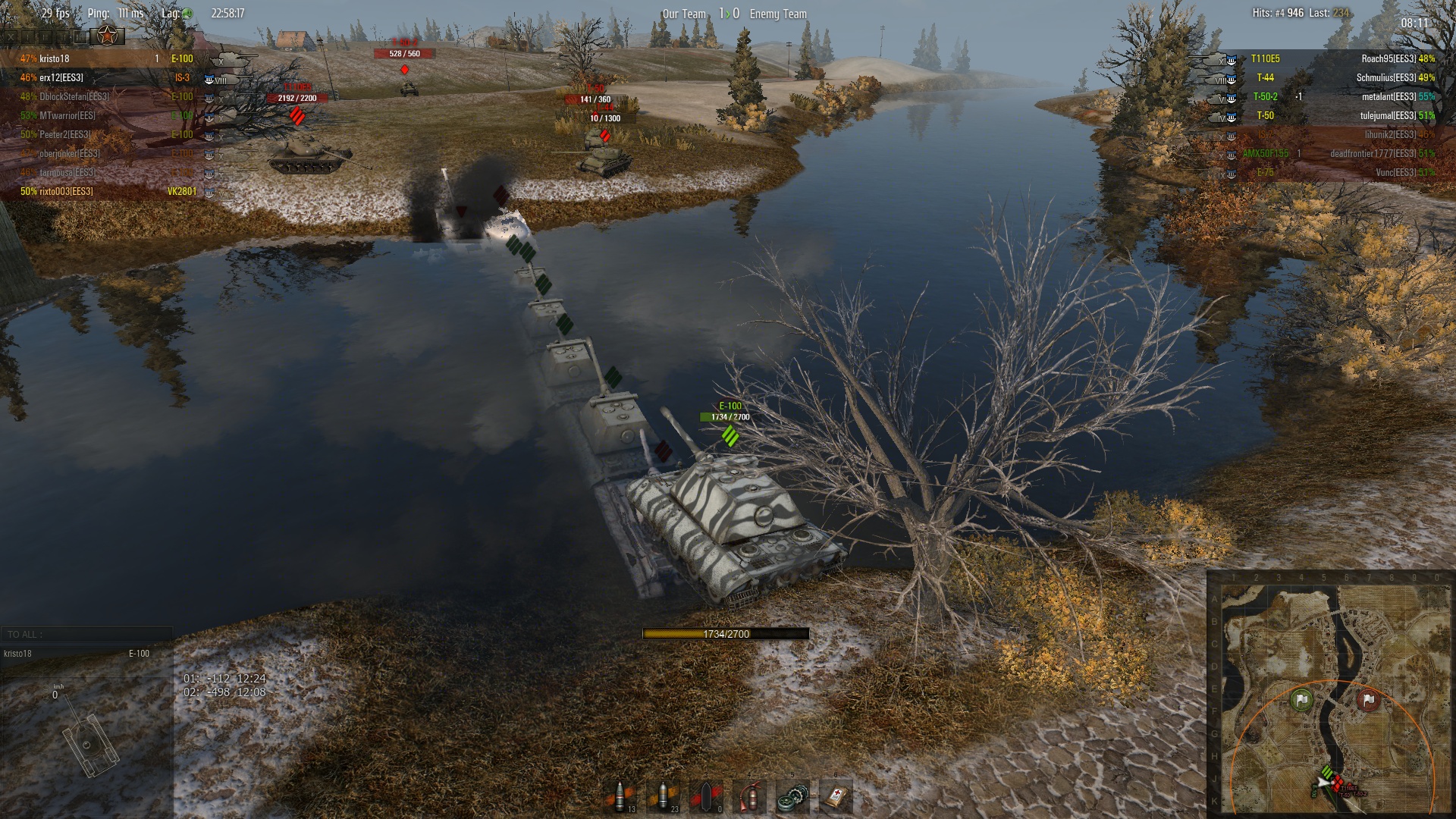Switch to the yellow-striped shell with 23 rounds
Viewport: 1456px width, 819px height.
[664, 796]
